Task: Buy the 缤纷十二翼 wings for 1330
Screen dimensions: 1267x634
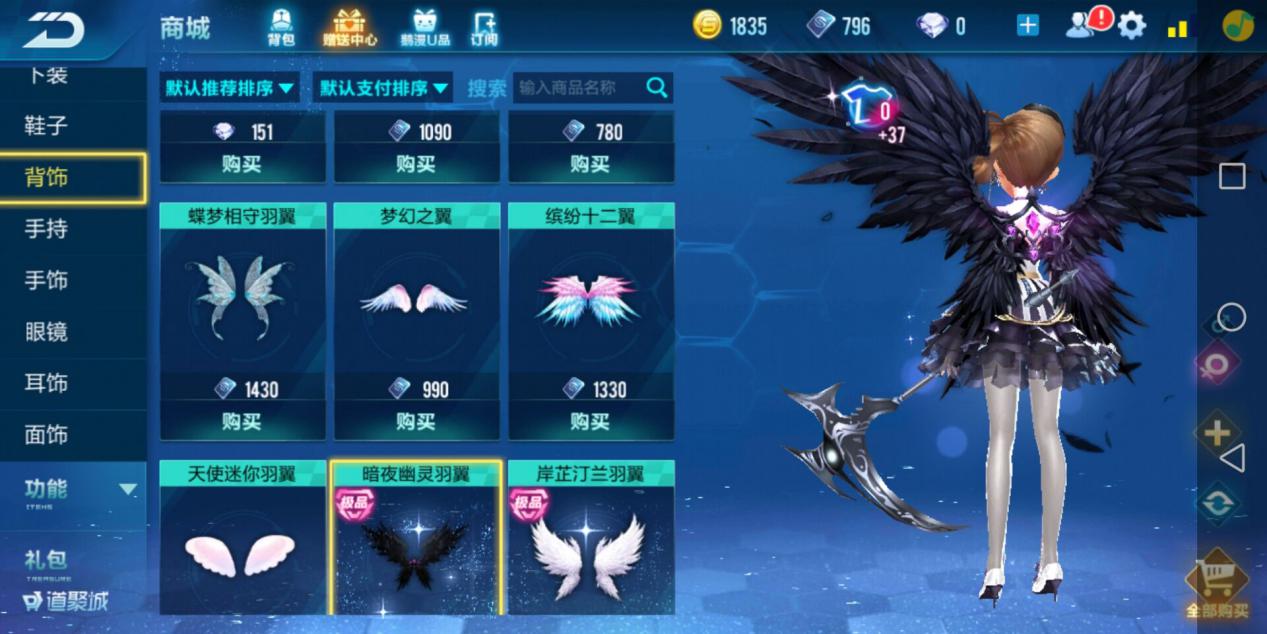Action: coord(590,422)
